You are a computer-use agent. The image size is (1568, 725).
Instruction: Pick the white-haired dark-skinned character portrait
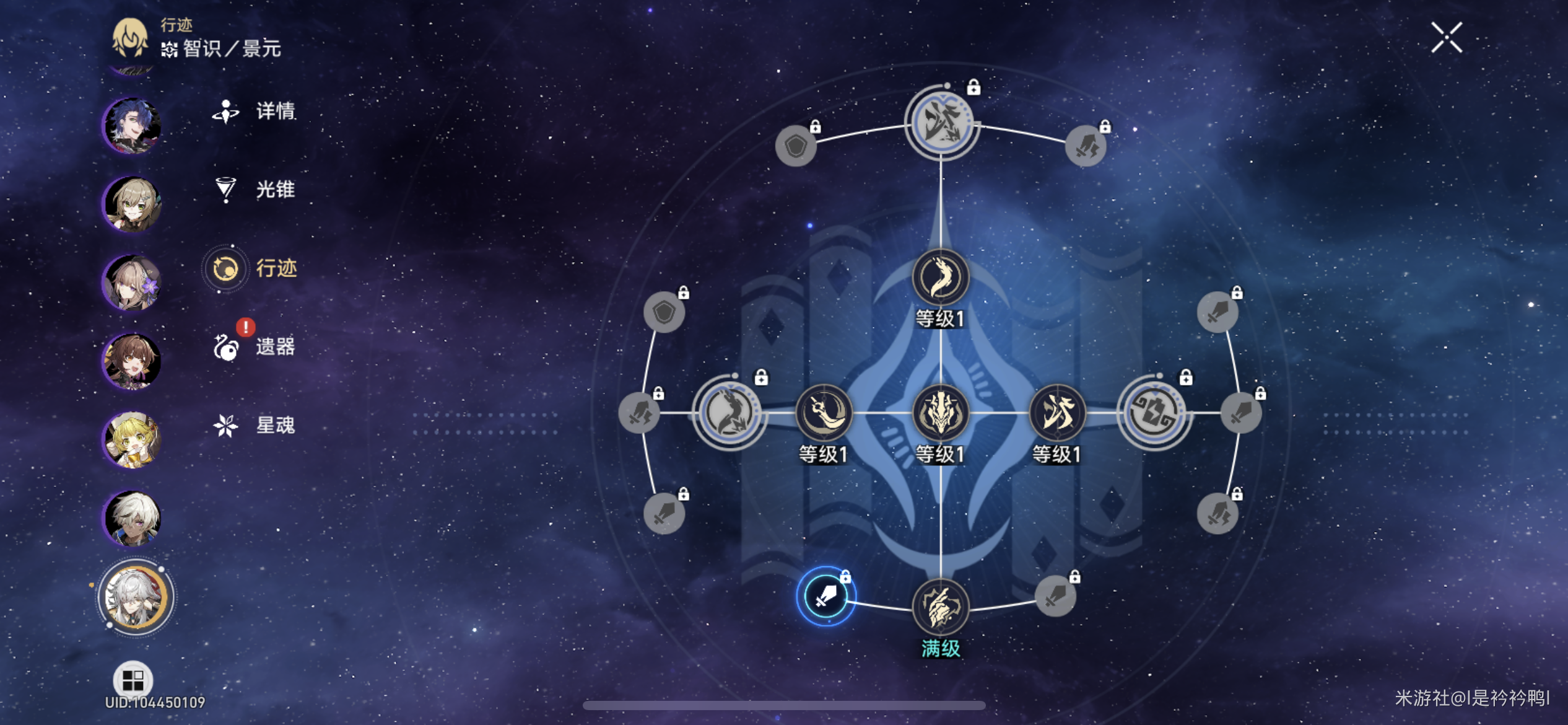coord(132,518)
